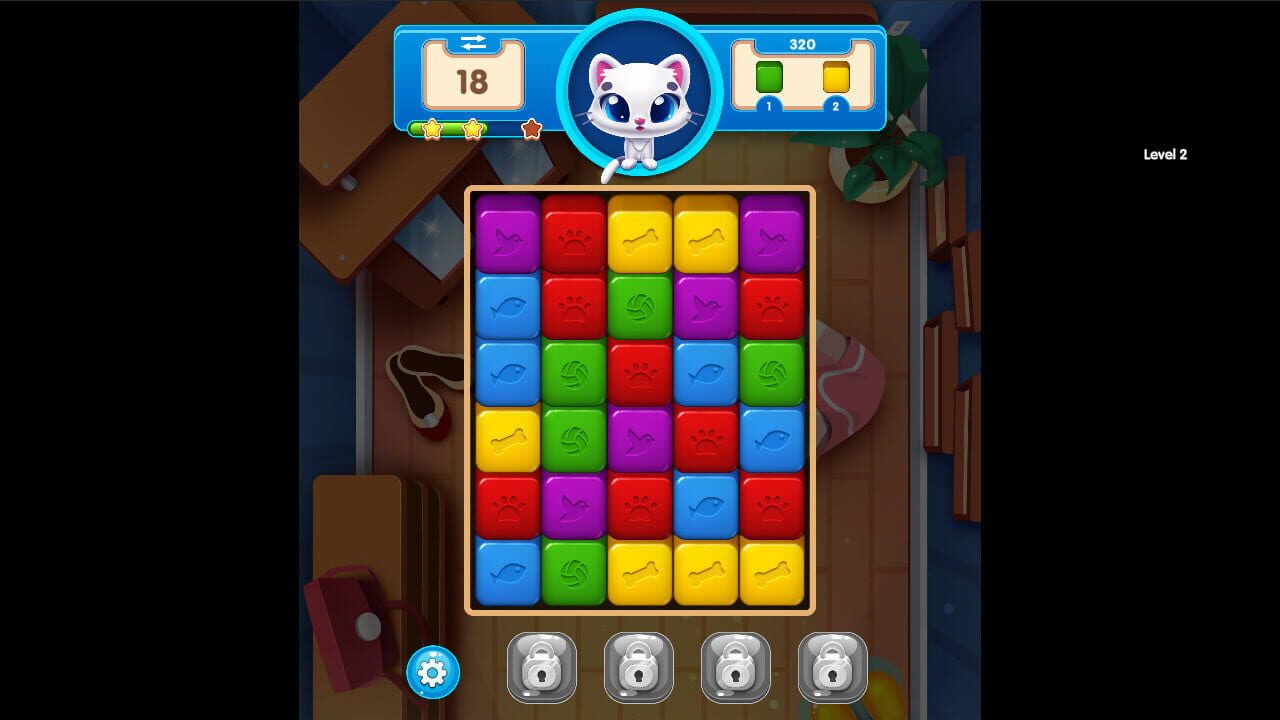Image resolution: width=1280 pixels, height=720 pixels.
Task: Click the third padlock booster button
Action: point(733,663)
